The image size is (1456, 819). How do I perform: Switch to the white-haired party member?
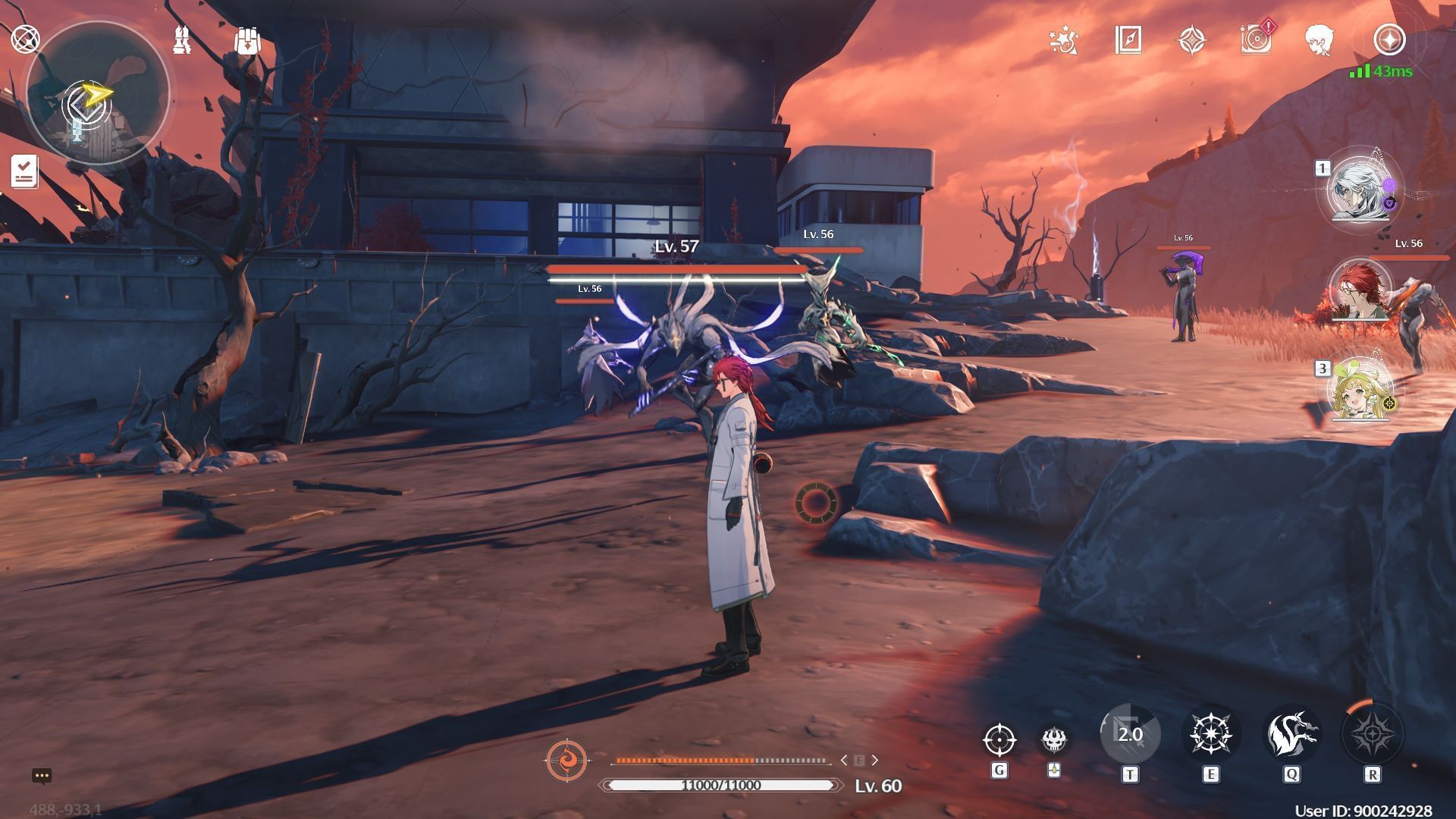click(1363, 190)
